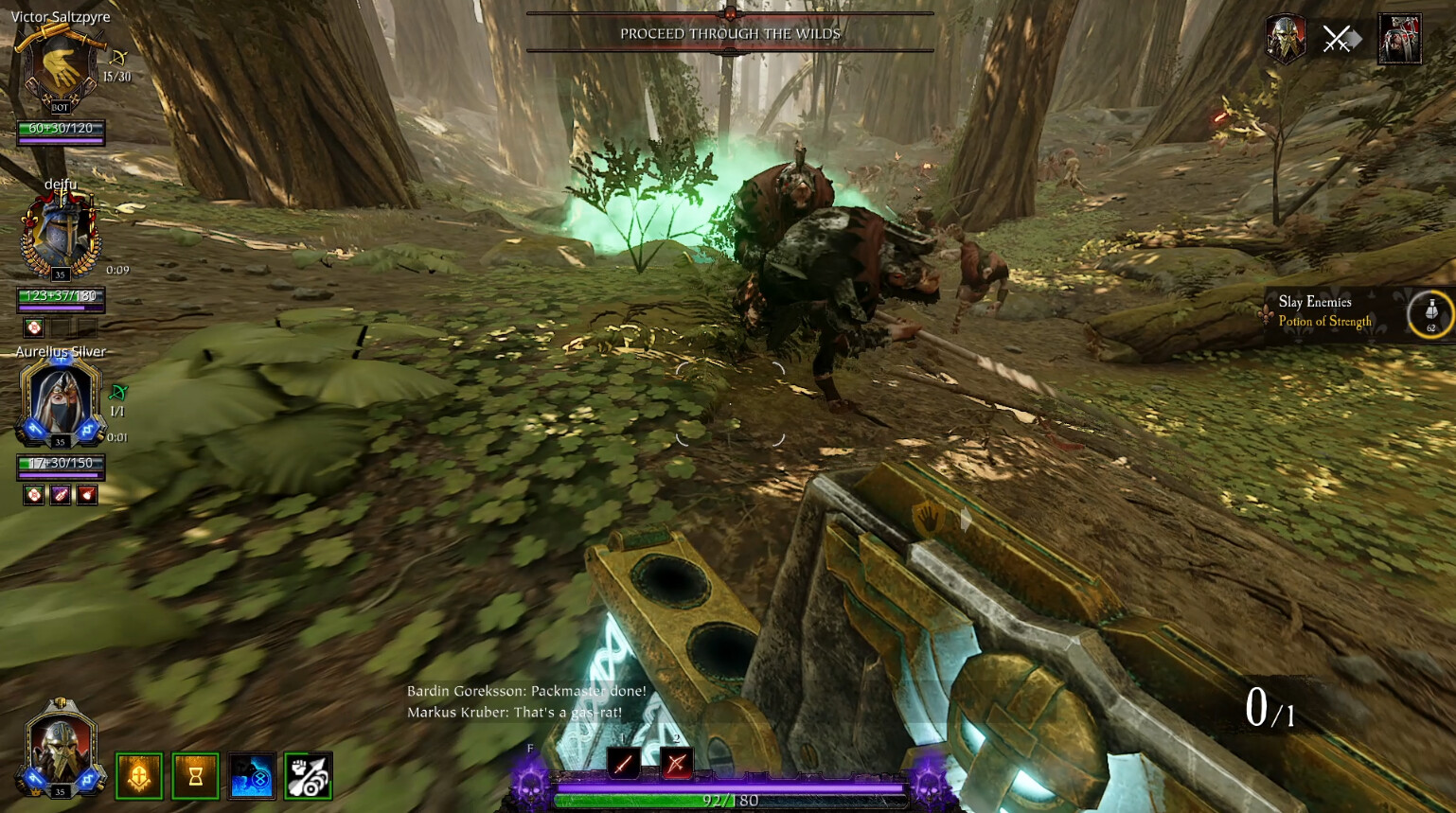Select the hourglass buff icon

pyautogui.click(x=195, y=776)
